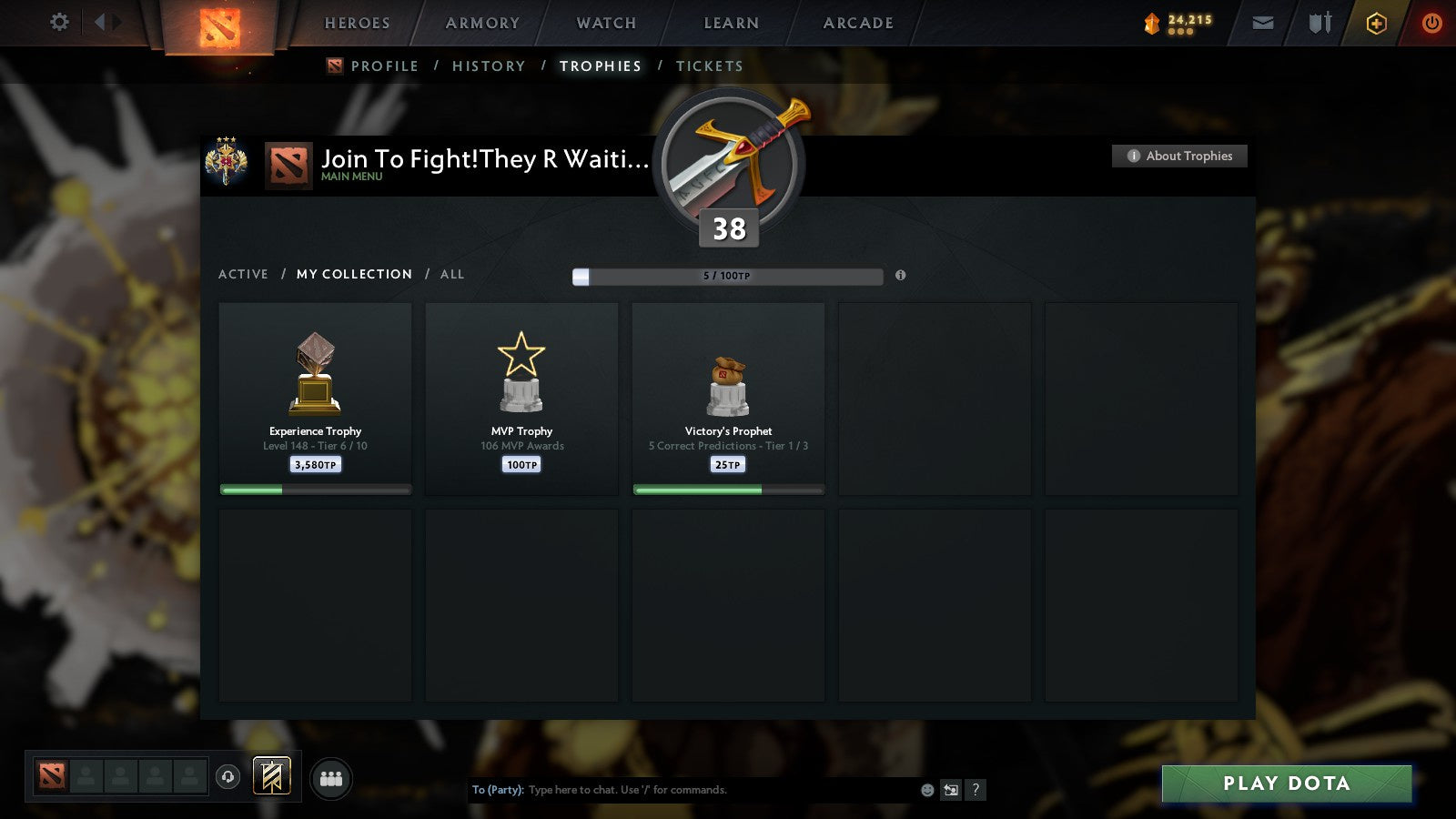Screen dimensions: 1456x819
Task: Open the settings gear icon
Action: [58, 22]
